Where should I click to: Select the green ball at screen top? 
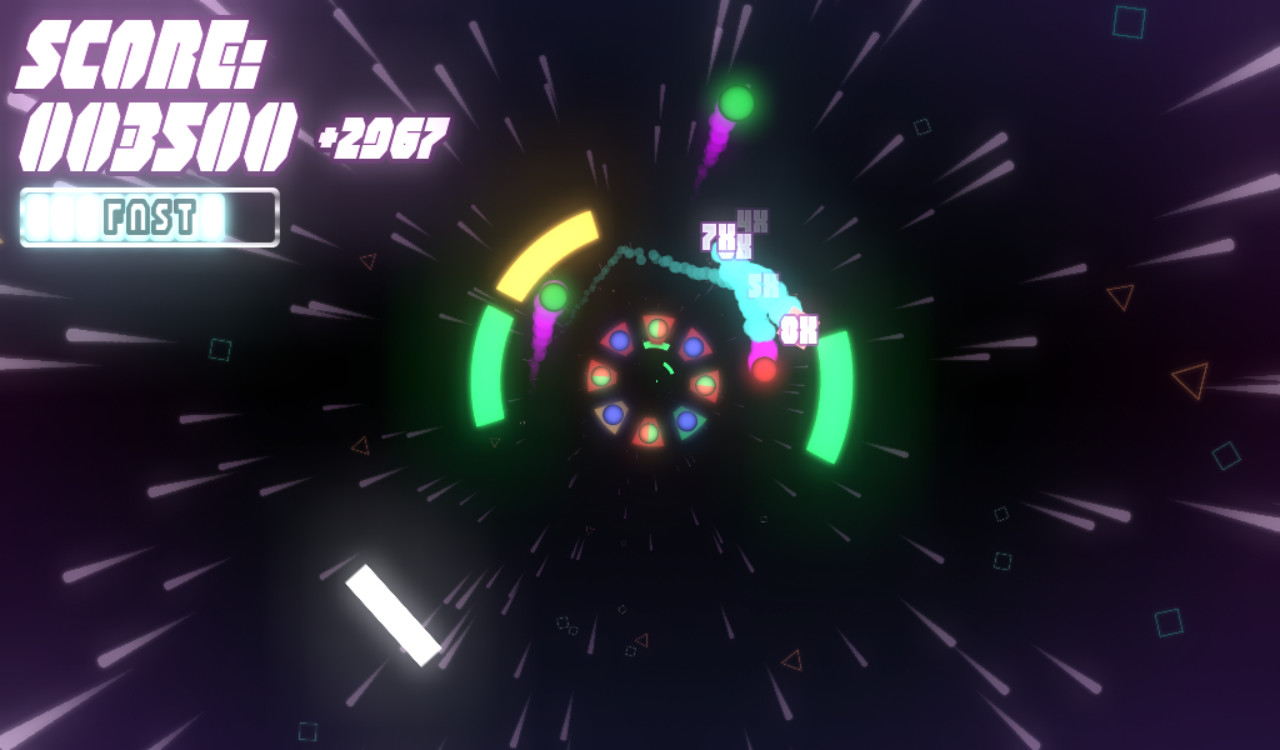(x=737, y=100)
